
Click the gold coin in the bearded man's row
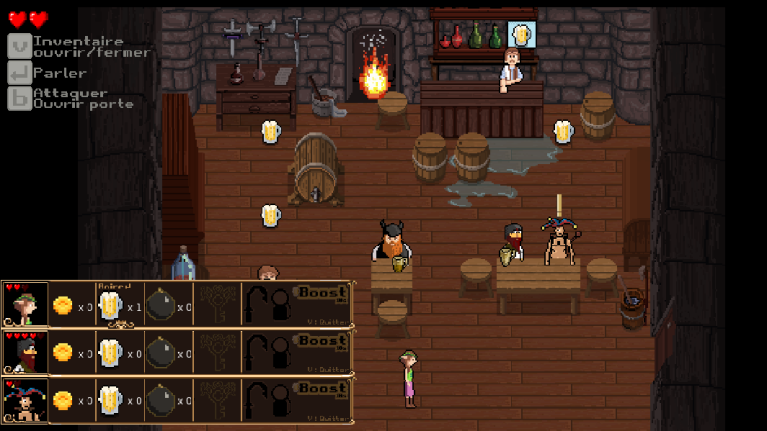[x=63, y=353]
